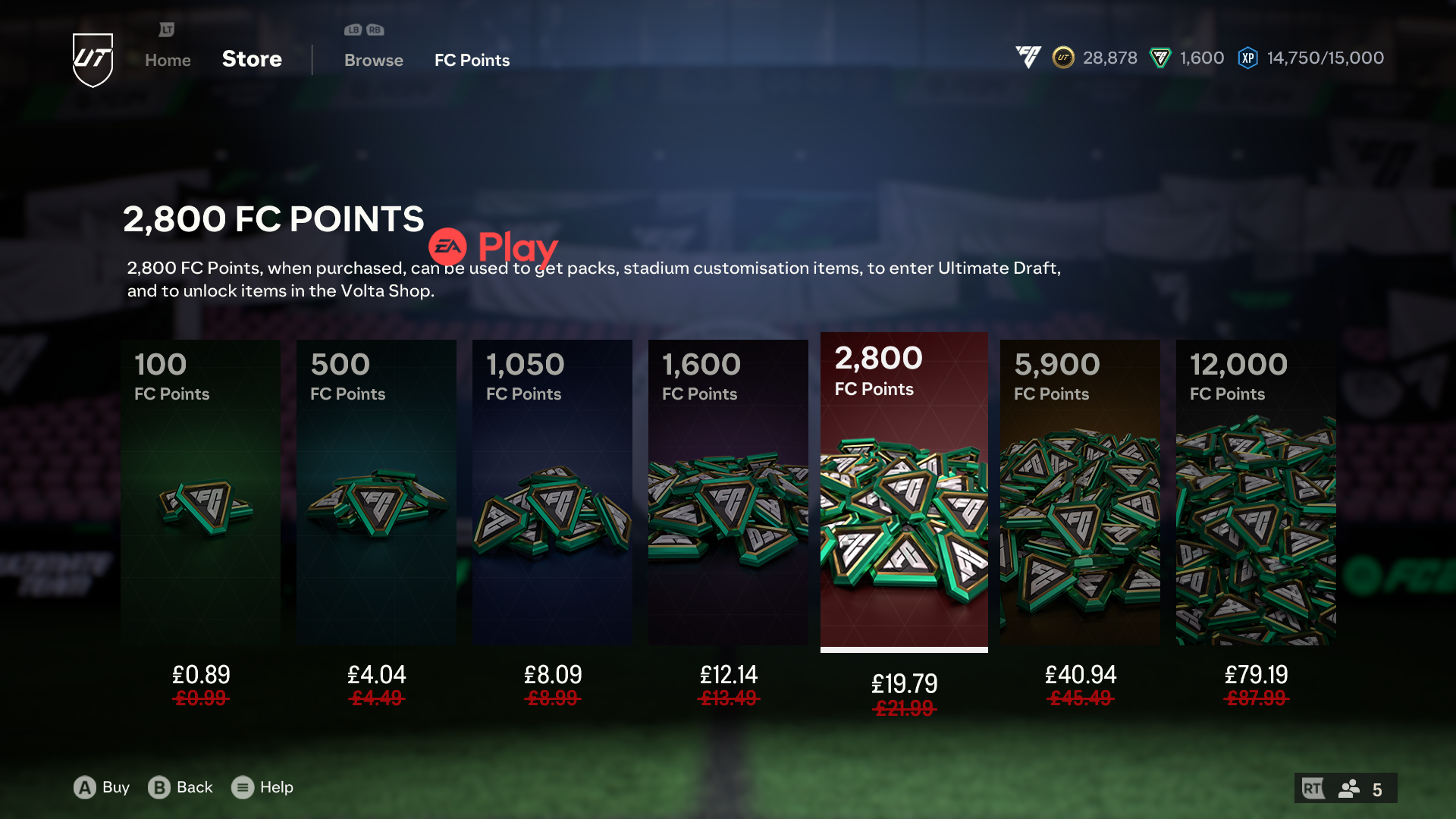1456x819 pixels.
Task: Click the LB bumper prompt icon
Action: pyautogui.click(x=351, y=30)
